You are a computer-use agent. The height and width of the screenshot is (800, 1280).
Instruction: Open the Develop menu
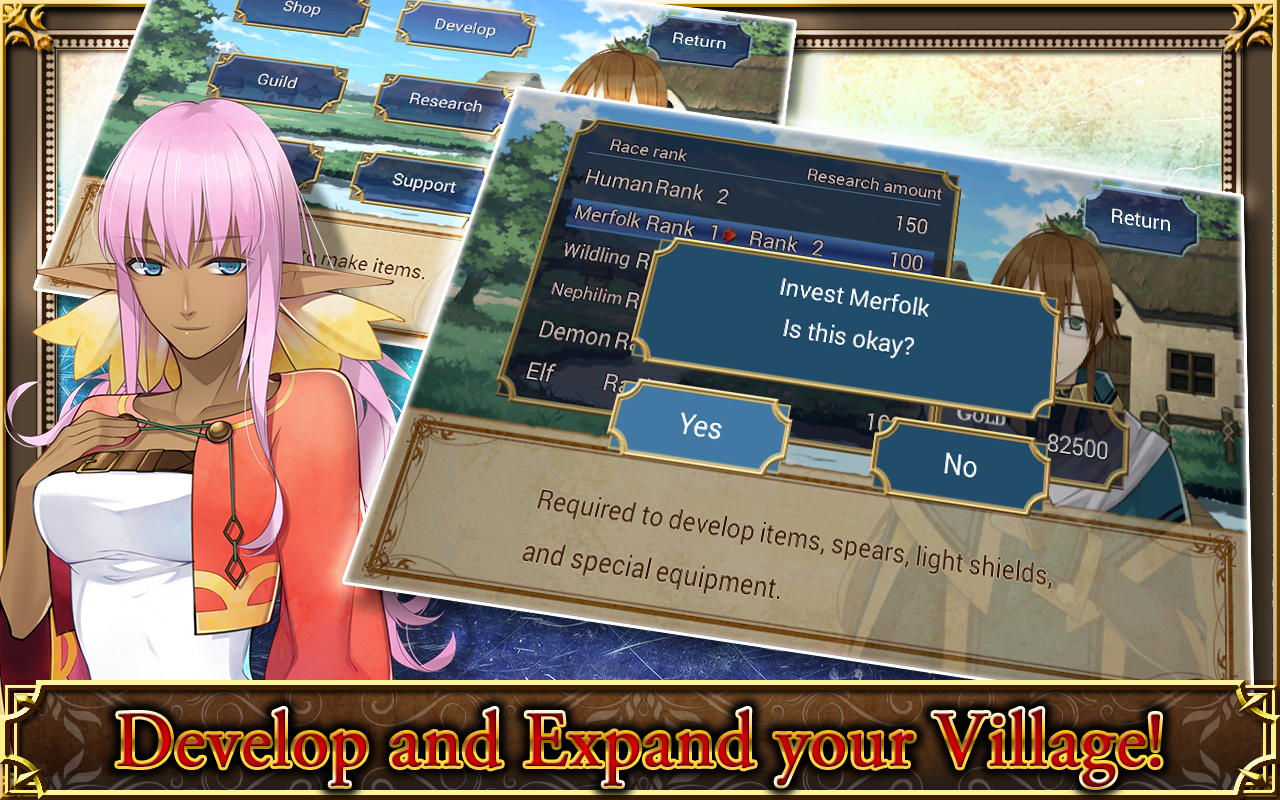coord(466,30)
